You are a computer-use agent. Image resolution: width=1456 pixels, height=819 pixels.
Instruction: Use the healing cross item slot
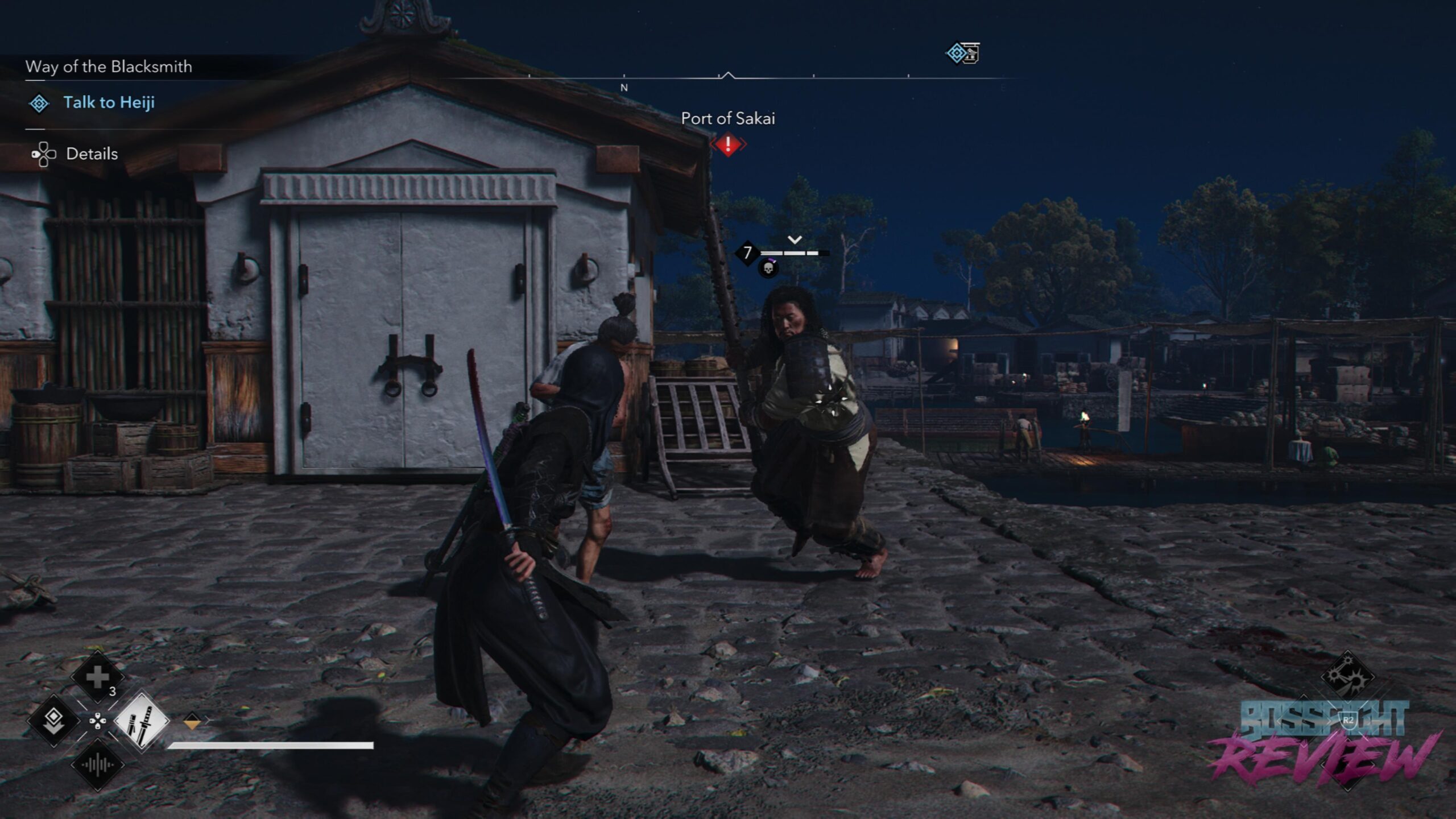97,677
